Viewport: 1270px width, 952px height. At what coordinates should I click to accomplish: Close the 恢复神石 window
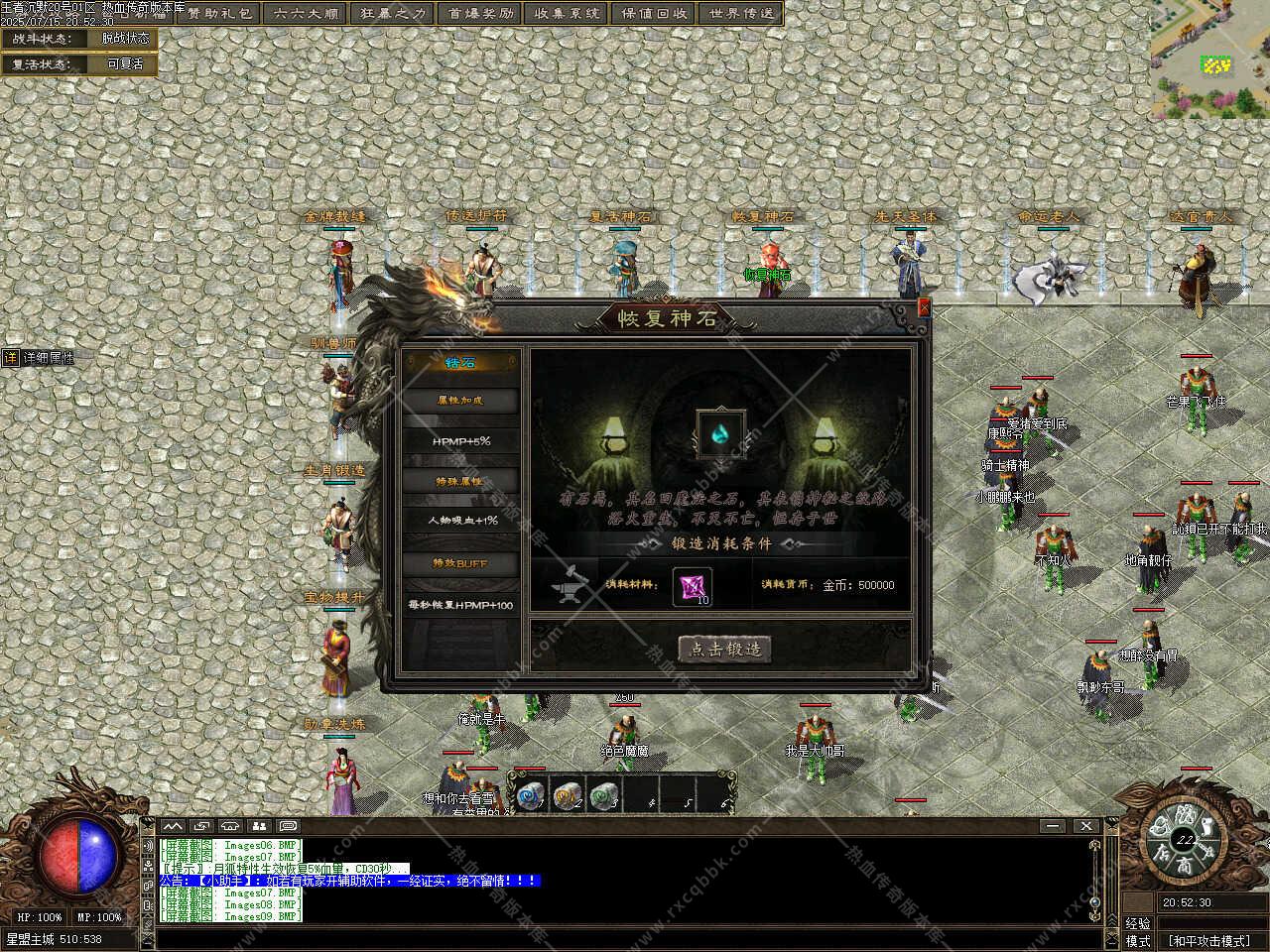pyautogui.click(x=924, y=308)
